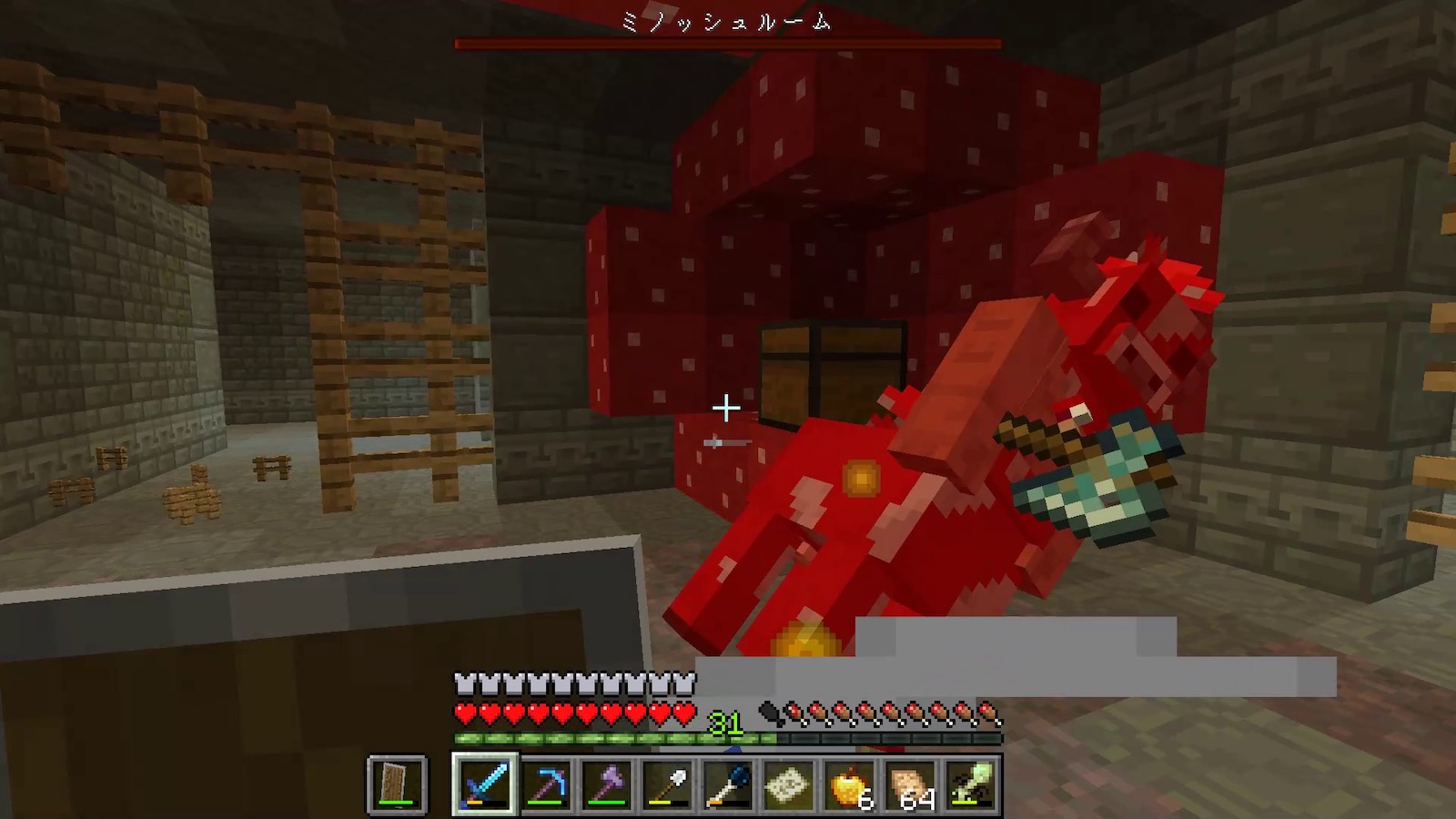This screenshot has height=819, width=1456.
Task: Pick the dark-headed tool with white handle
Action: 728,784
